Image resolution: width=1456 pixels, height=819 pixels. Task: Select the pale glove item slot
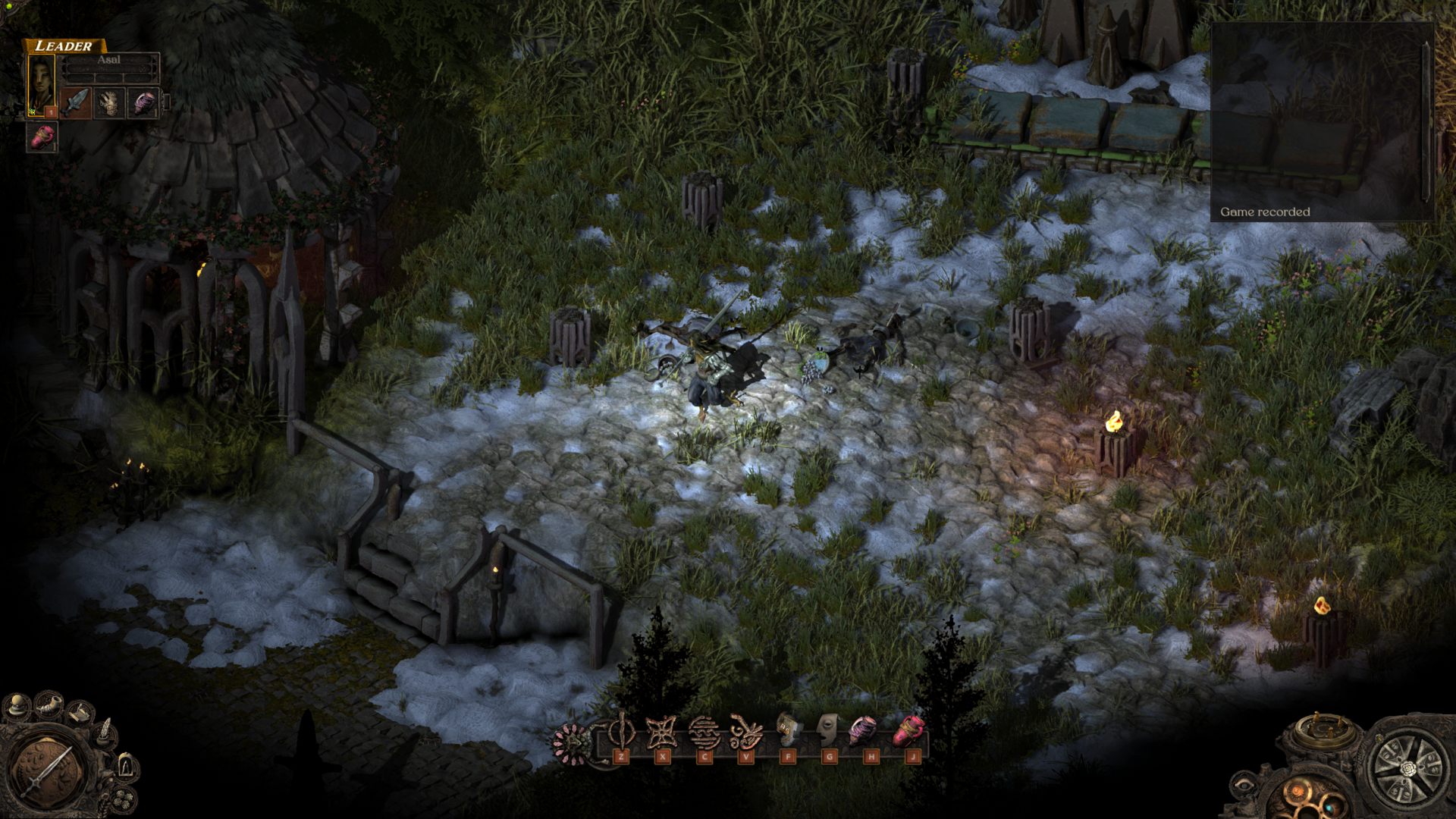(110, 102)
